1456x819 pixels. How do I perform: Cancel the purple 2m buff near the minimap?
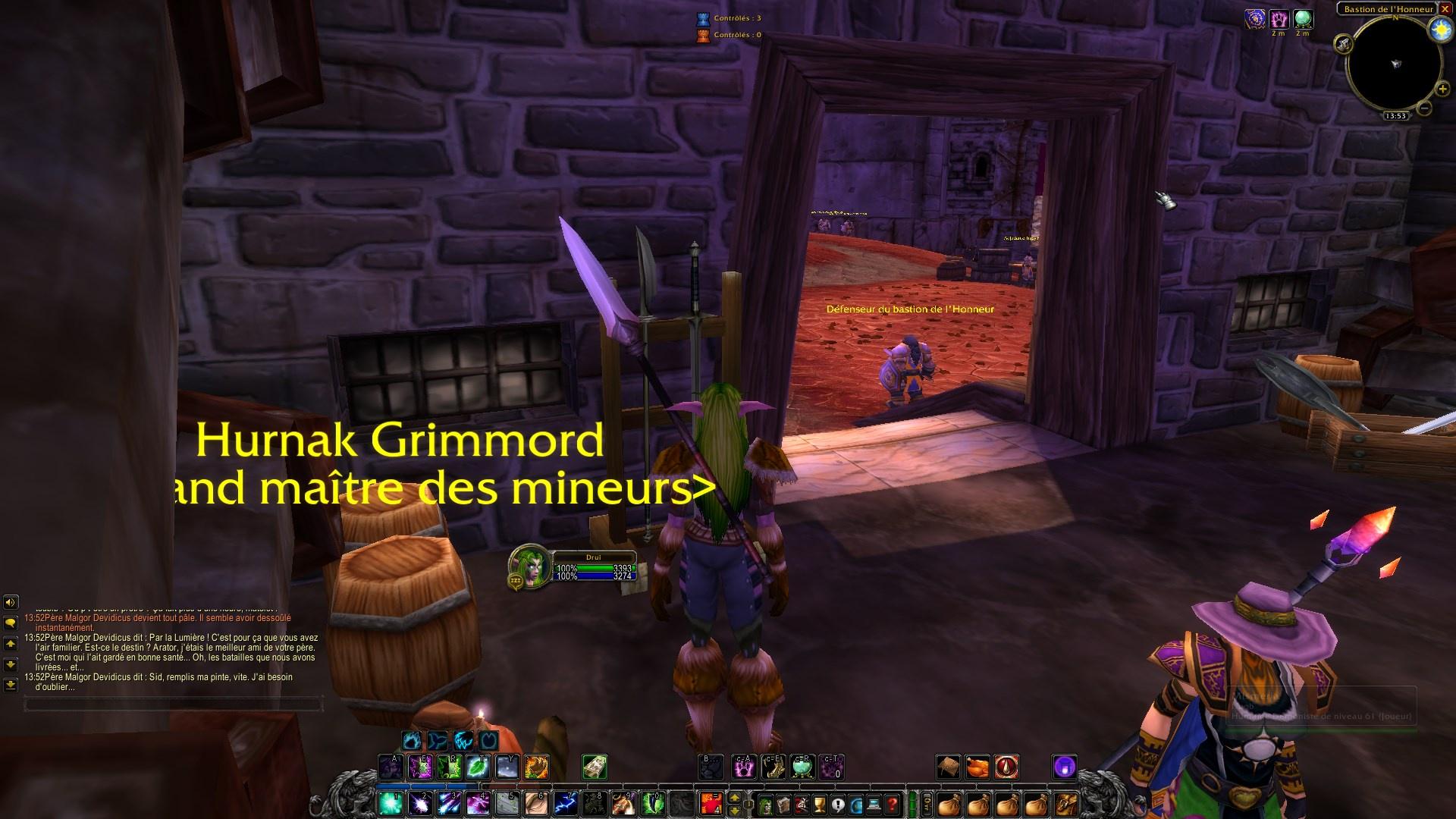click(x=1279, y=19)
